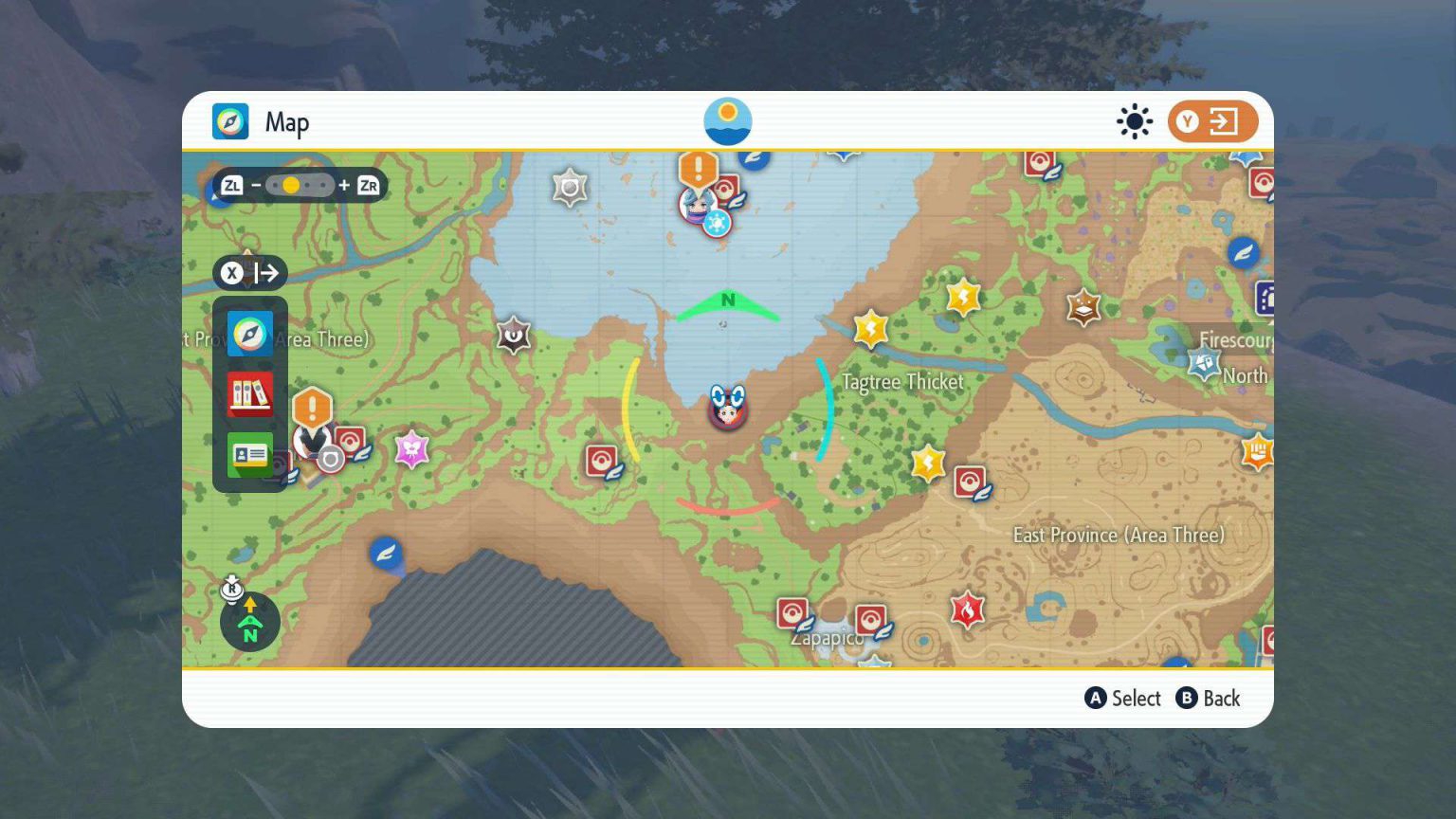Select the compass Map icon in the sidebar
The width and height of the screenshot is (1456, 819).
tap(249, 334)
